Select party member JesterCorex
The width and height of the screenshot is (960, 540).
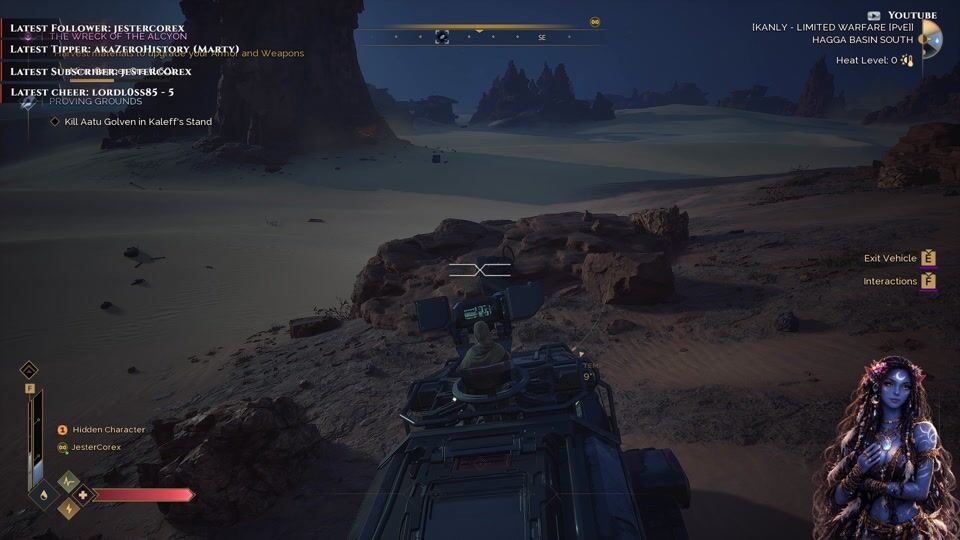[x=95, y=447]
